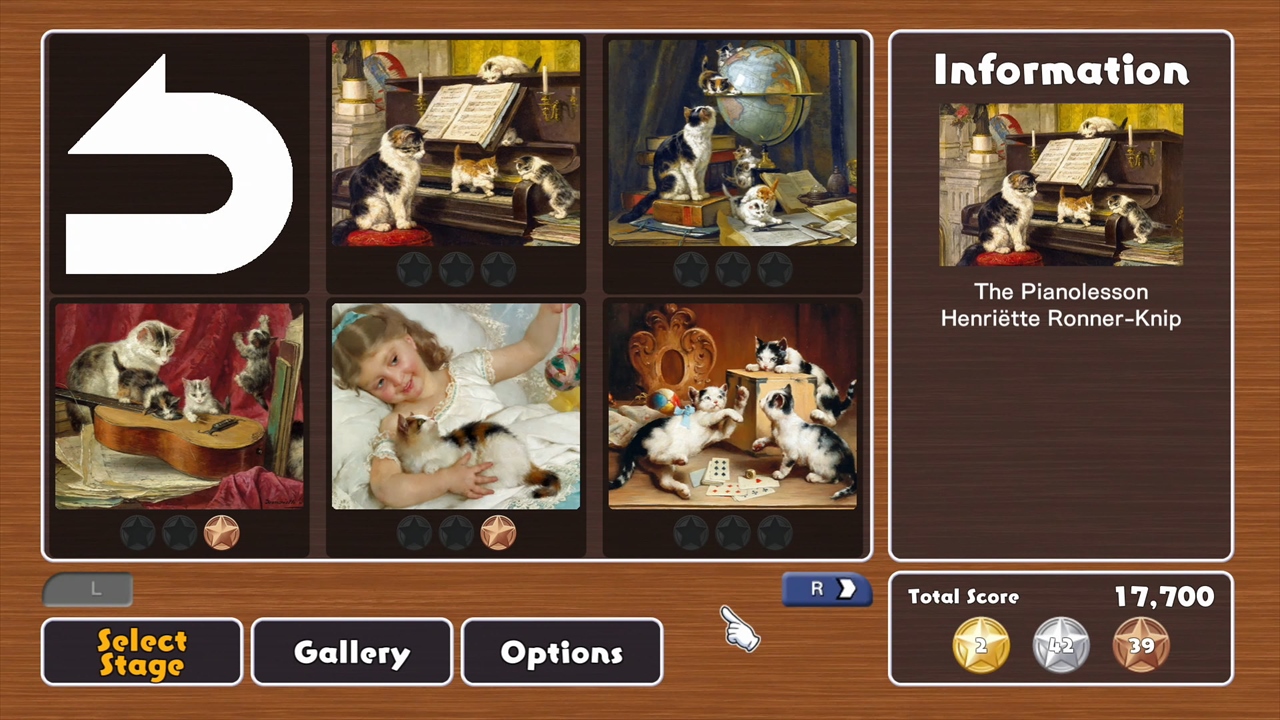Click the earned star under the girl with kitten puzzle
1280x720 pixels.
pyautogui.click(x=498, y=533)
